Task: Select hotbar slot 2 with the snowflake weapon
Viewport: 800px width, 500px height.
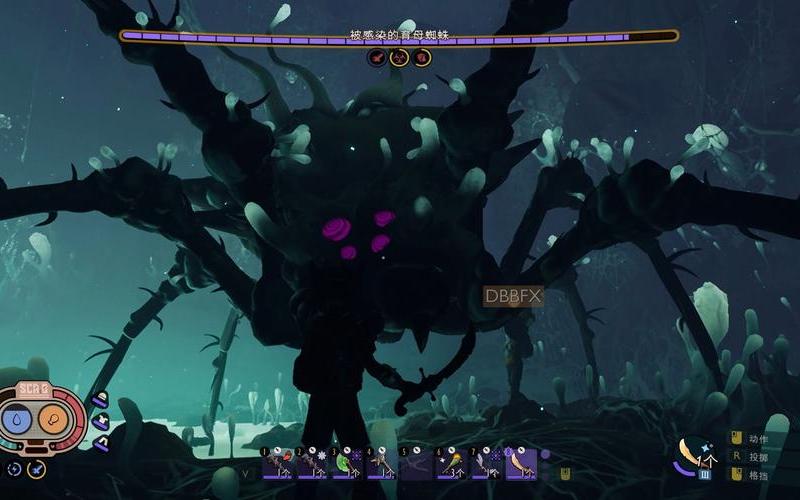Action: tap(311, 463)
